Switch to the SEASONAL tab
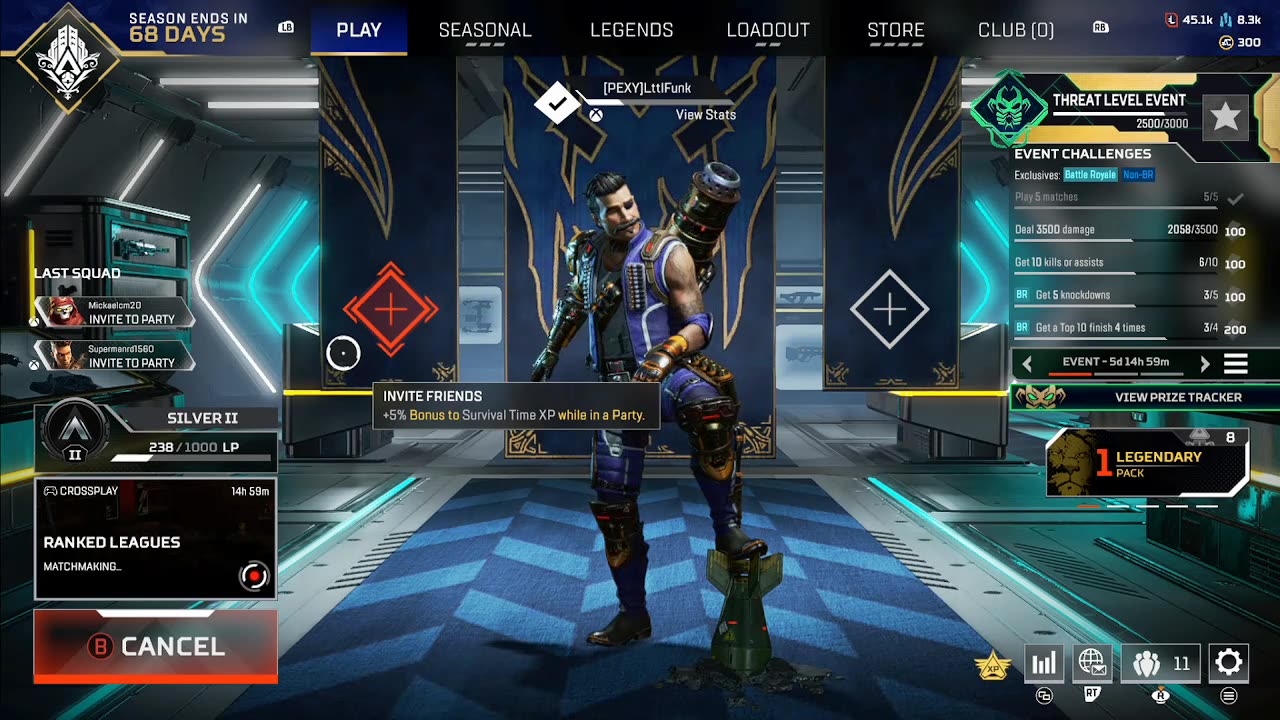The image size is (1280, 720). pyautogui.click(x=485, y=30)
